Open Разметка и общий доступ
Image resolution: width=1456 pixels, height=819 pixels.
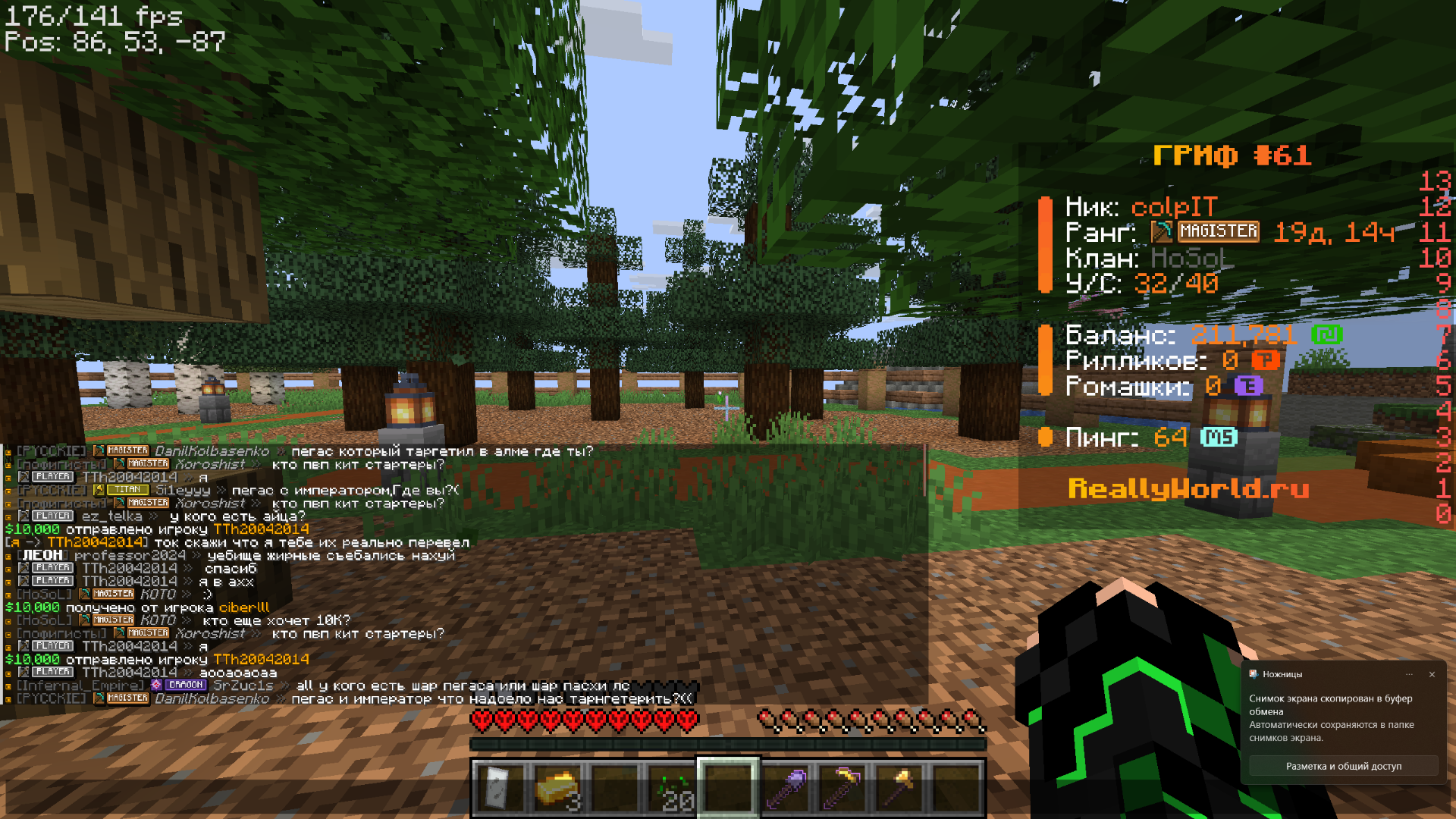click(x=1343, y=766)
